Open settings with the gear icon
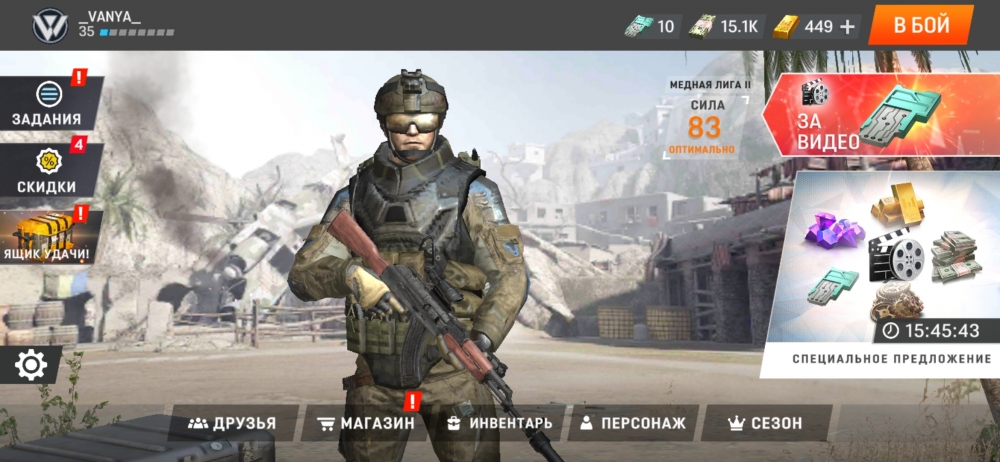The width and height of the screenshot is (1000, 462). click(31, 366)
